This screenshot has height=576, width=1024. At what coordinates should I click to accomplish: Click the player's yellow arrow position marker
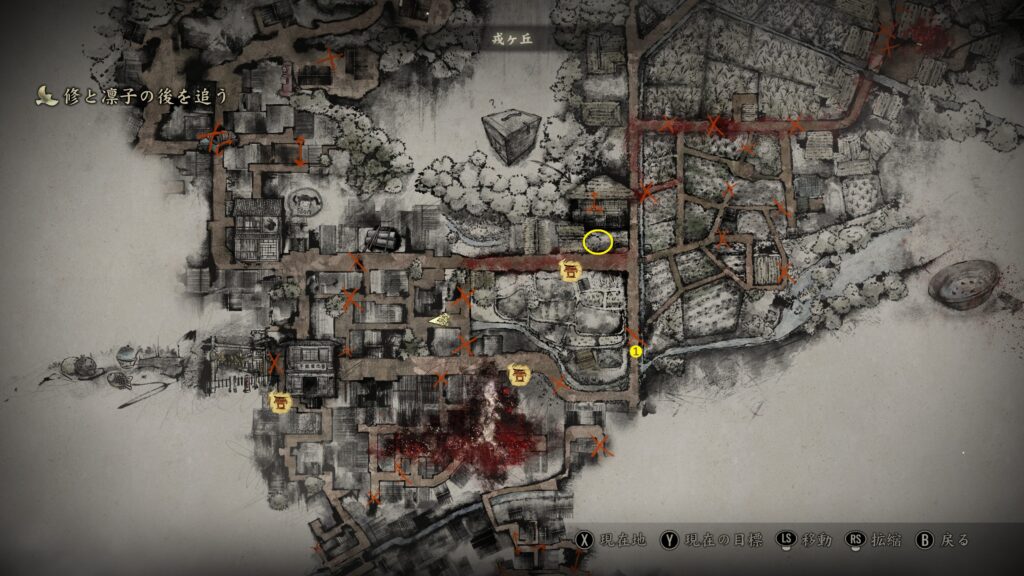(440, 320)
